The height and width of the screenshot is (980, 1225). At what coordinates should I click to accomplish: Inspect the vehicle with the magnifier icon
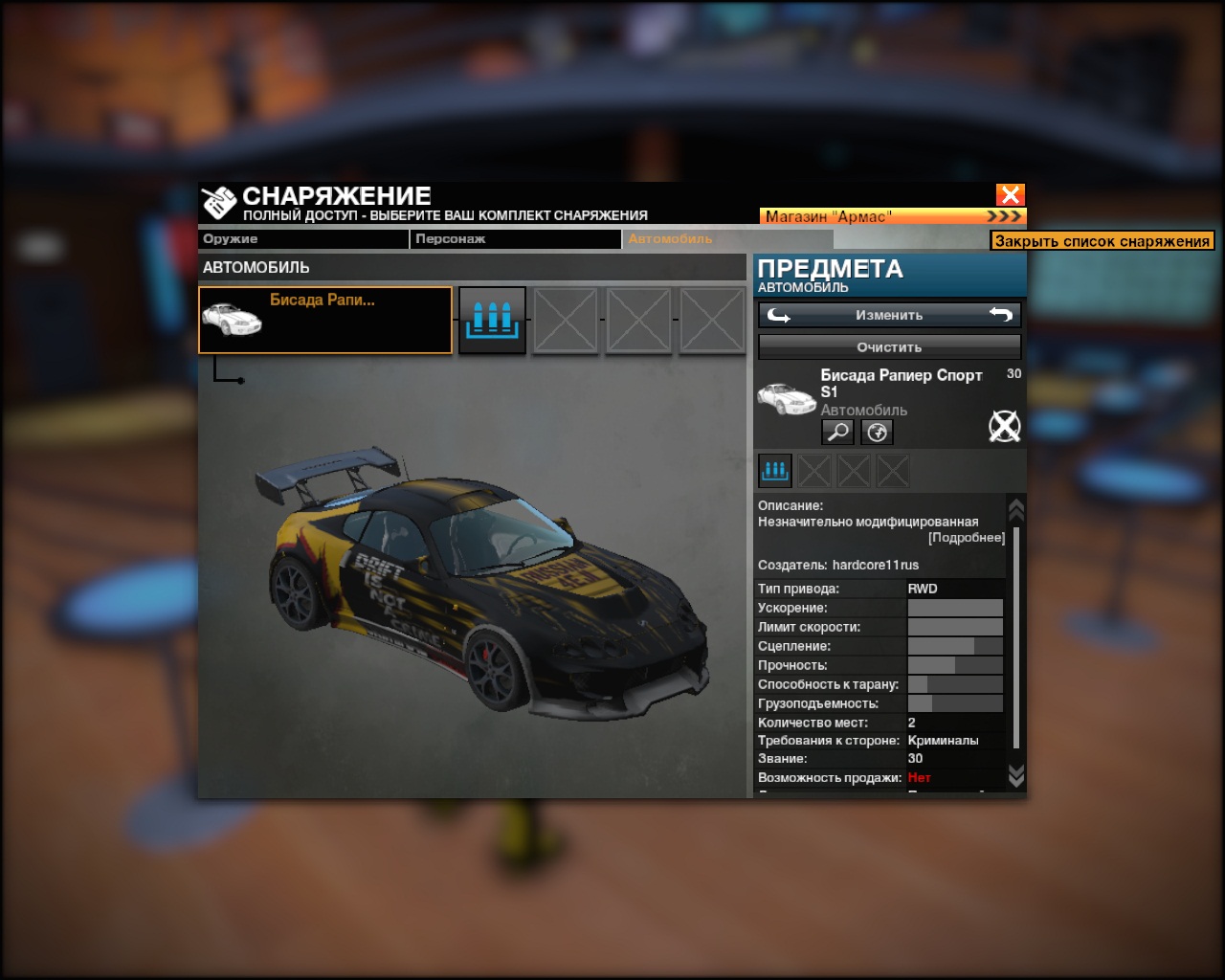[837, 433]
